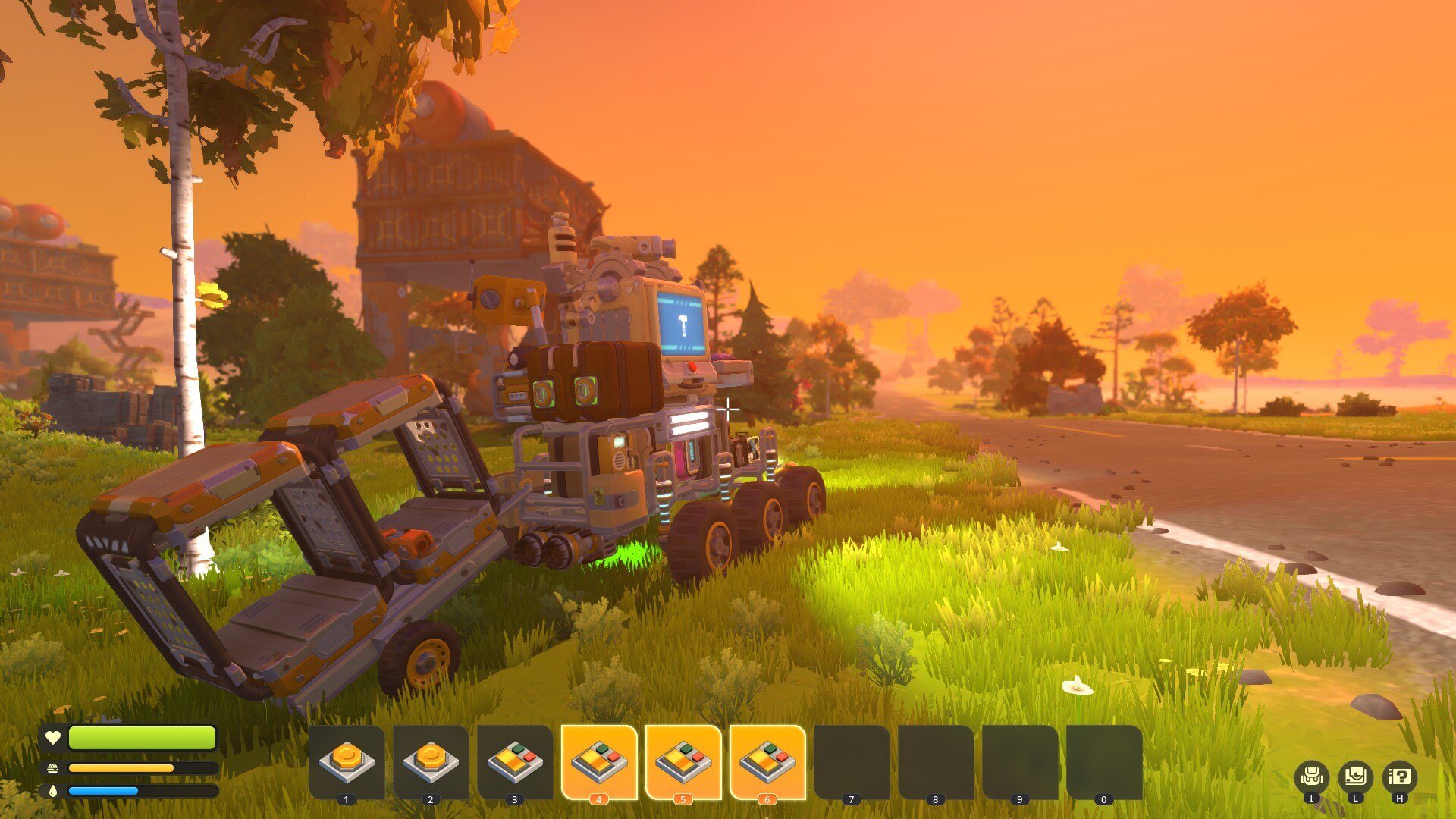Toggle the highlighted switch in slot 4
The image size is (1456, 819).
(599, 761)
